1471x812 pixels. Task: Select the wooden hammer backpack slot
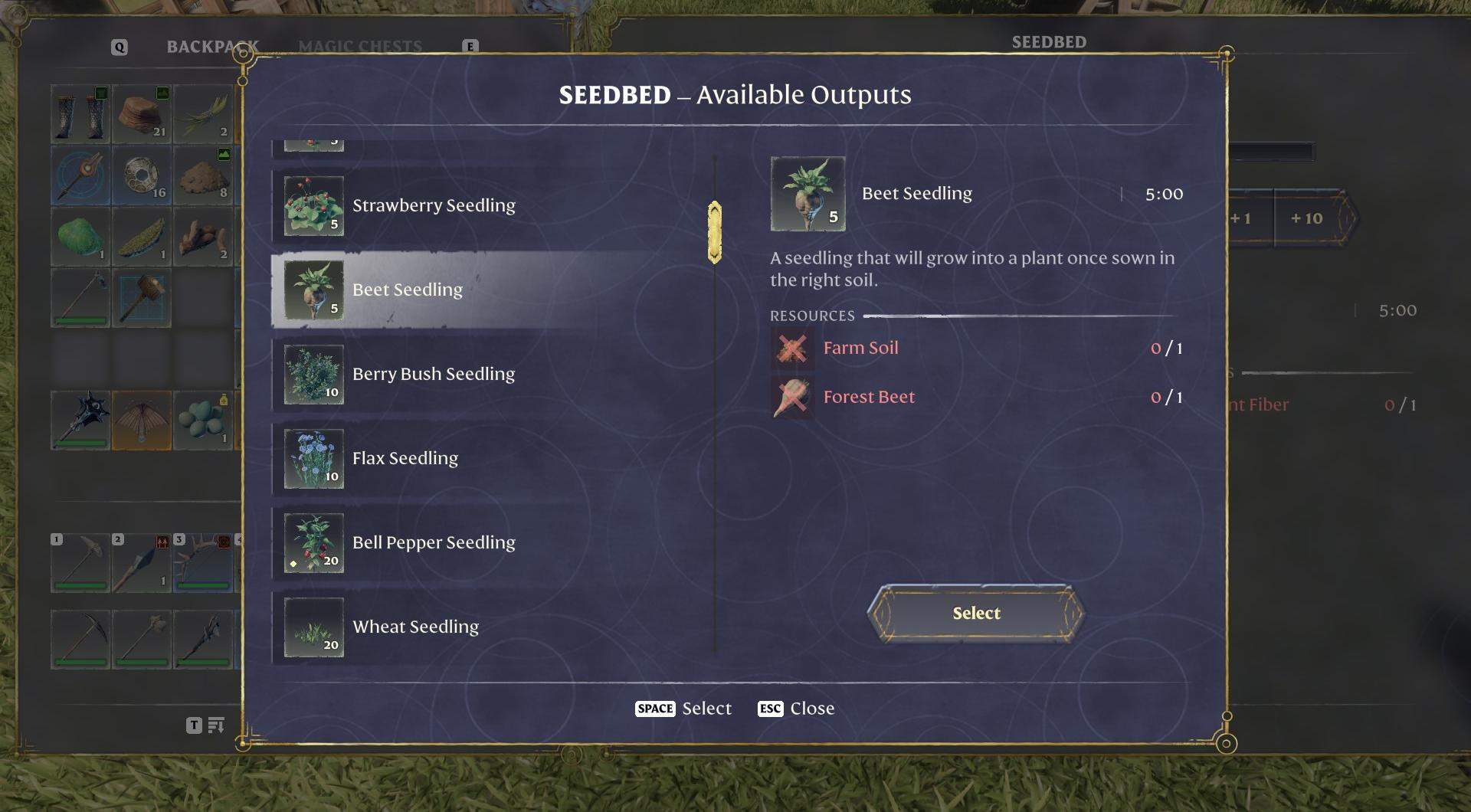pos(142,297)
